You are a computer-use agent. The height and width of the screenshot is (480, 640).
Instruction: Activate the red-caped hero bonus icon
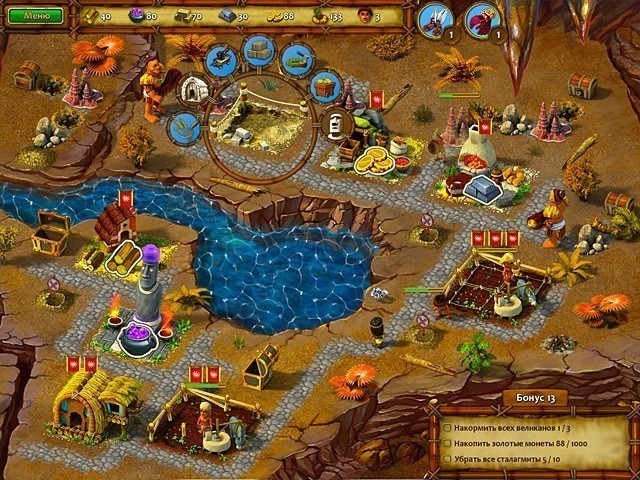coord(483,18)
